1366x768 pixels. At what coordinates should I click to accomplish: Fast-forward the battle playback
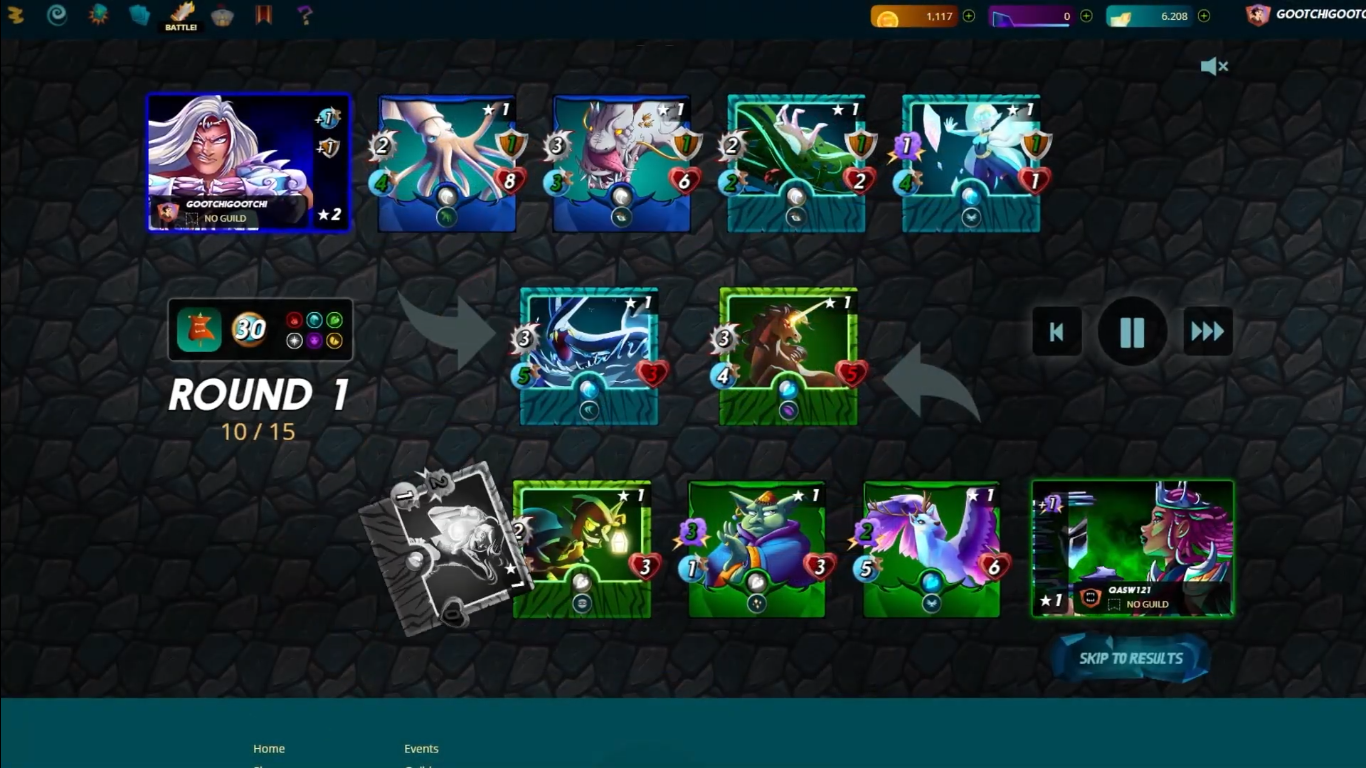tap(1207, 332)
